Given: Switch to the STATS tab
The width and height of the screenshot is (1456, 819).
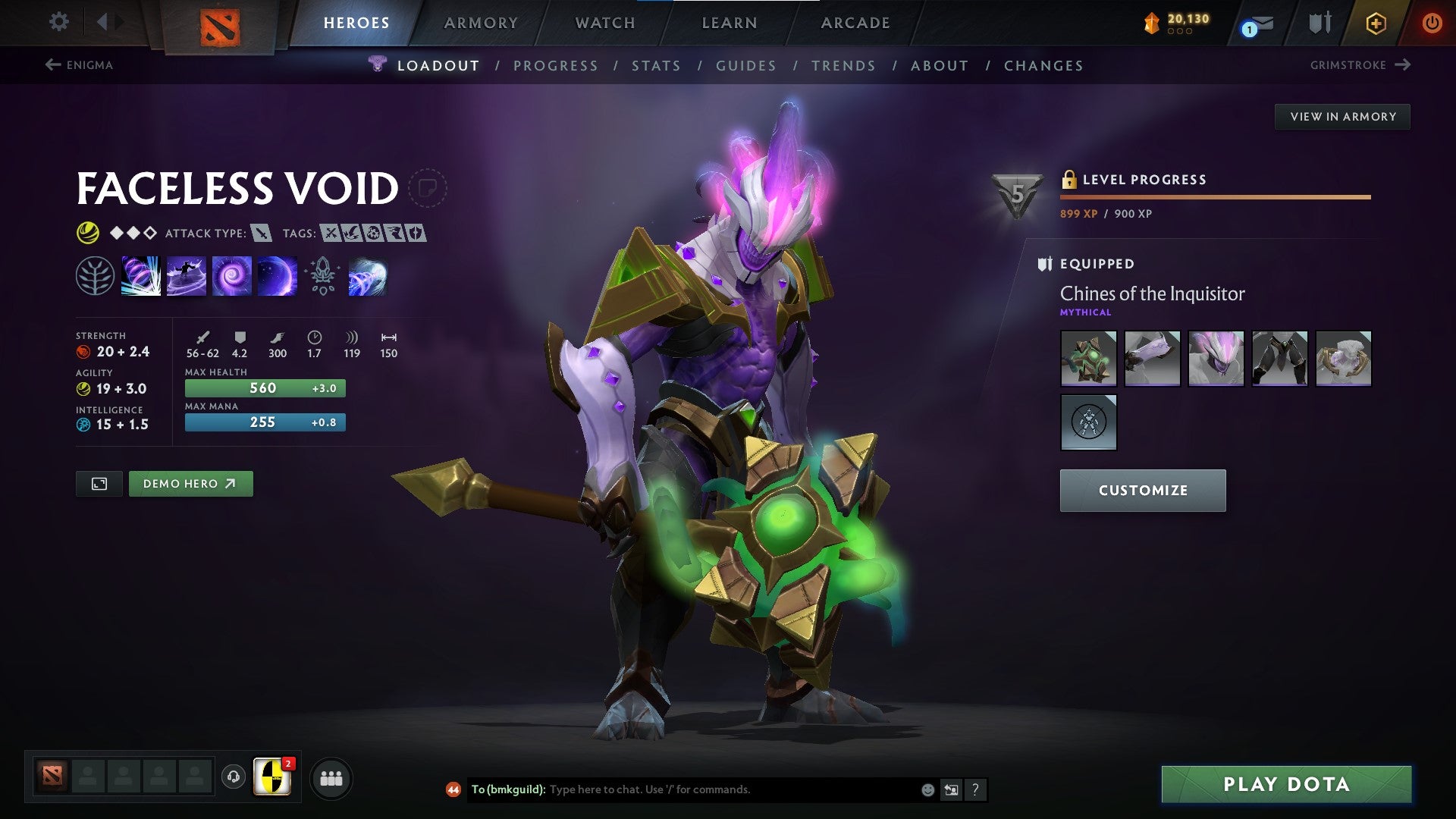Looking at the screenshot, I should click(657, 66).
